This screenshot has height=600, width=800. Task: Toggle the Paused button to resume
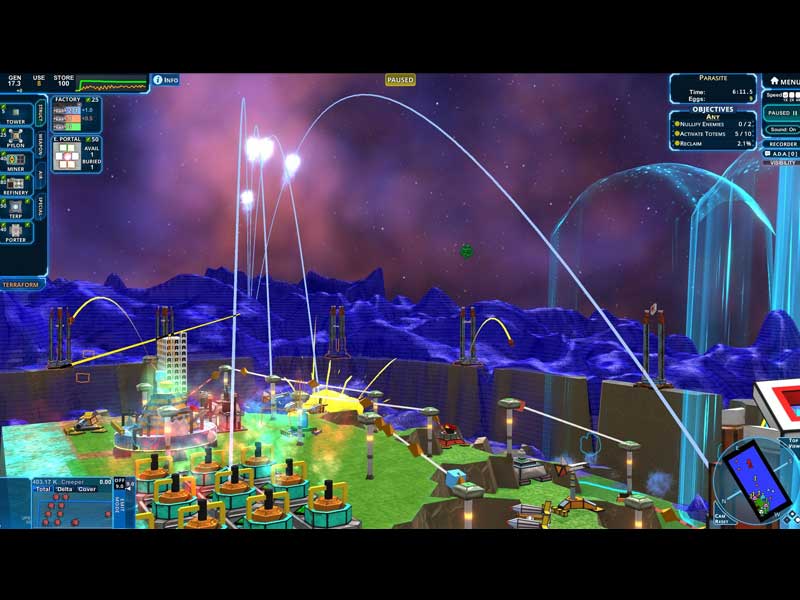pos(781,113)
